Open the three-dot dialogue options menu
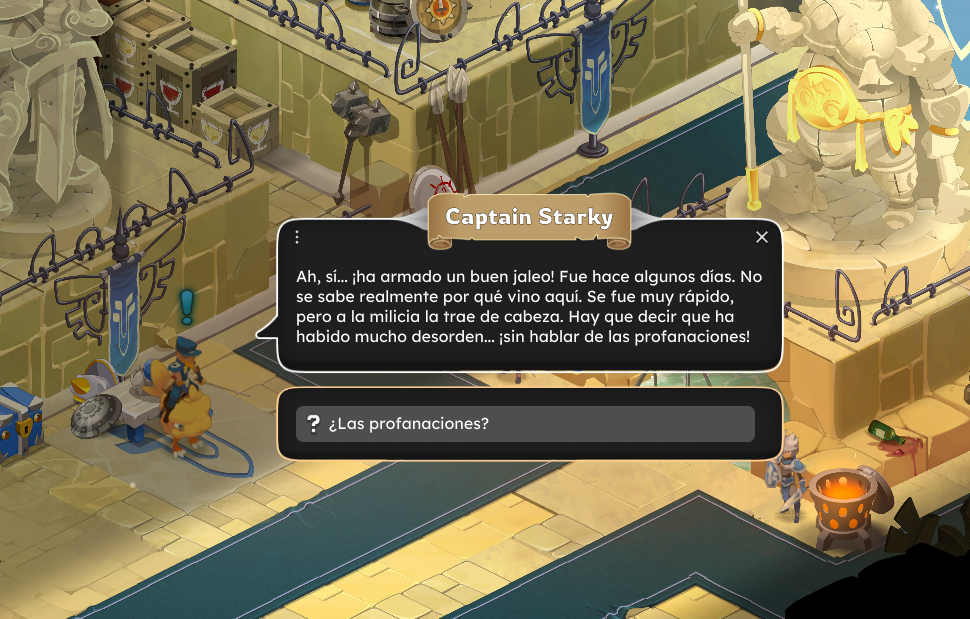 [297, 237]
